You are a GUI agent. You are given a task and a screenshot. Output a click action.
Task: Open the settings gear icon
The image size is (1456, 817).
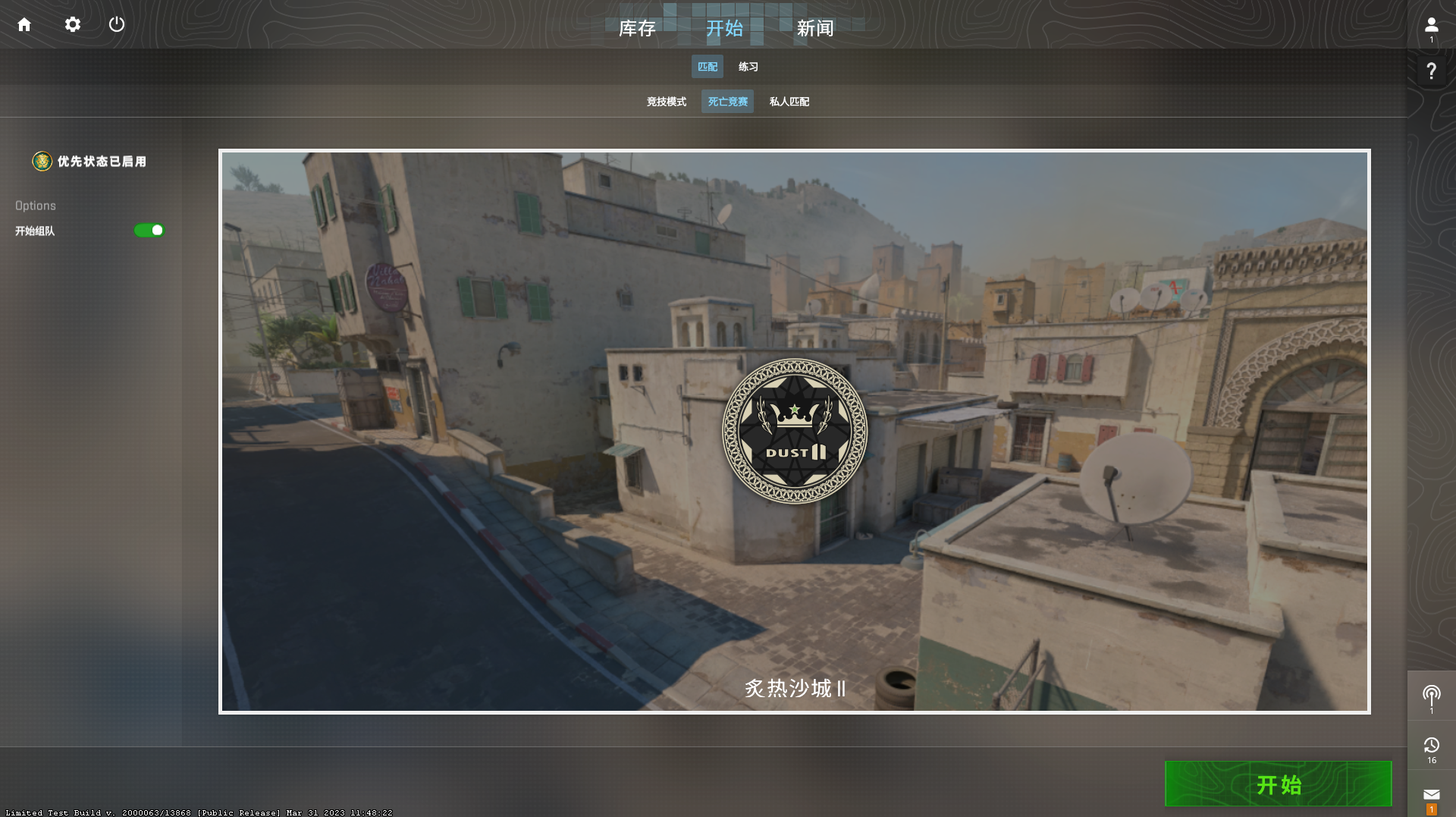pyautogui.click(x=72, y=24)
